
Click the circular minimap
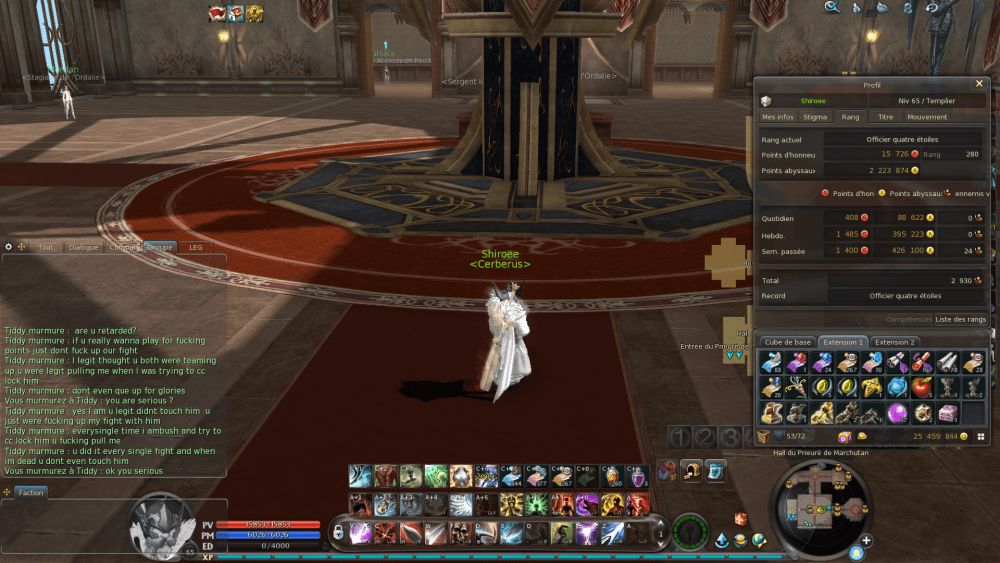818,512
